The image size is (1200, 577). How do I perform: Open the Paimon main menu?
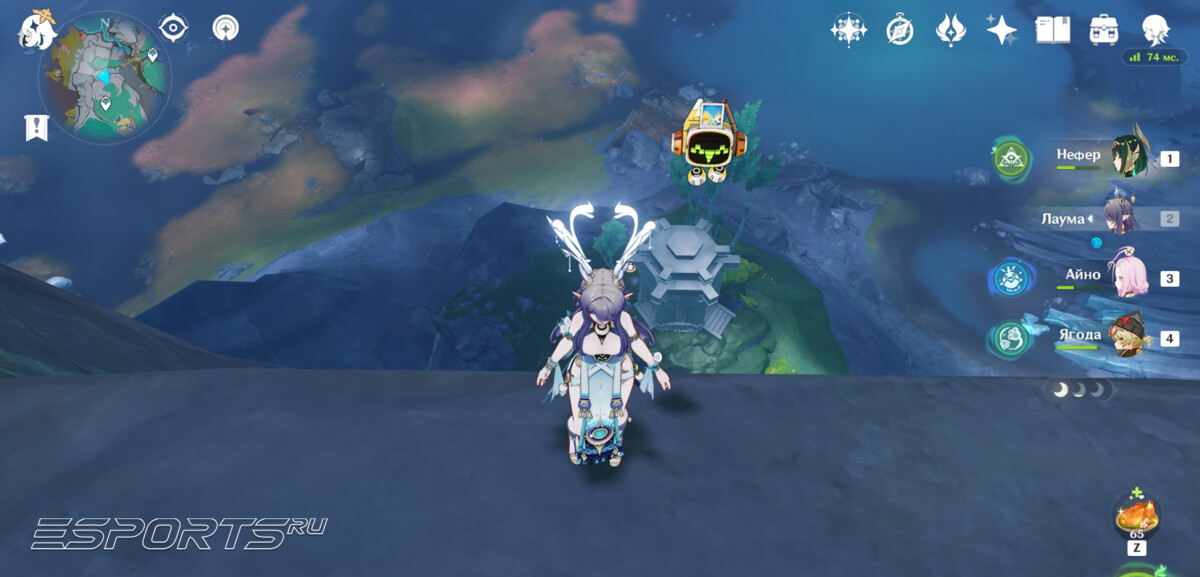point(36,30)
